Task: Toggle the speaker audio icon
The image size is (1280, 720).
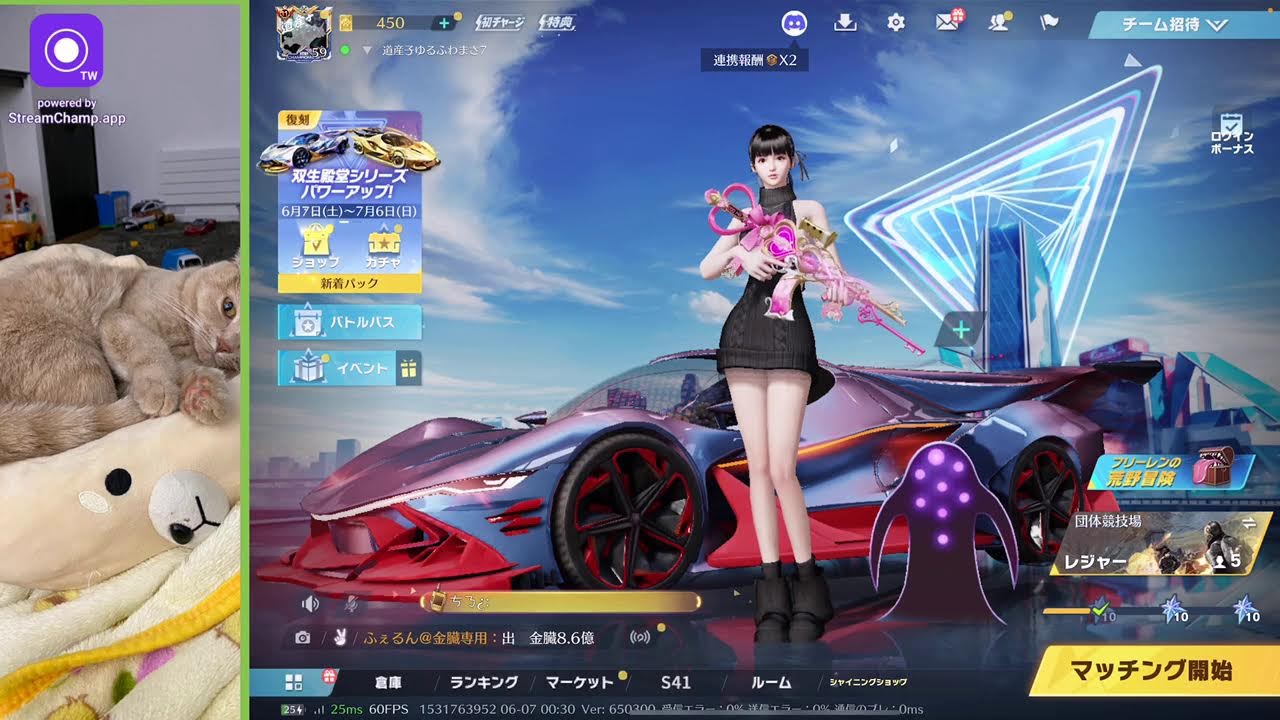Action: [311, 603]
